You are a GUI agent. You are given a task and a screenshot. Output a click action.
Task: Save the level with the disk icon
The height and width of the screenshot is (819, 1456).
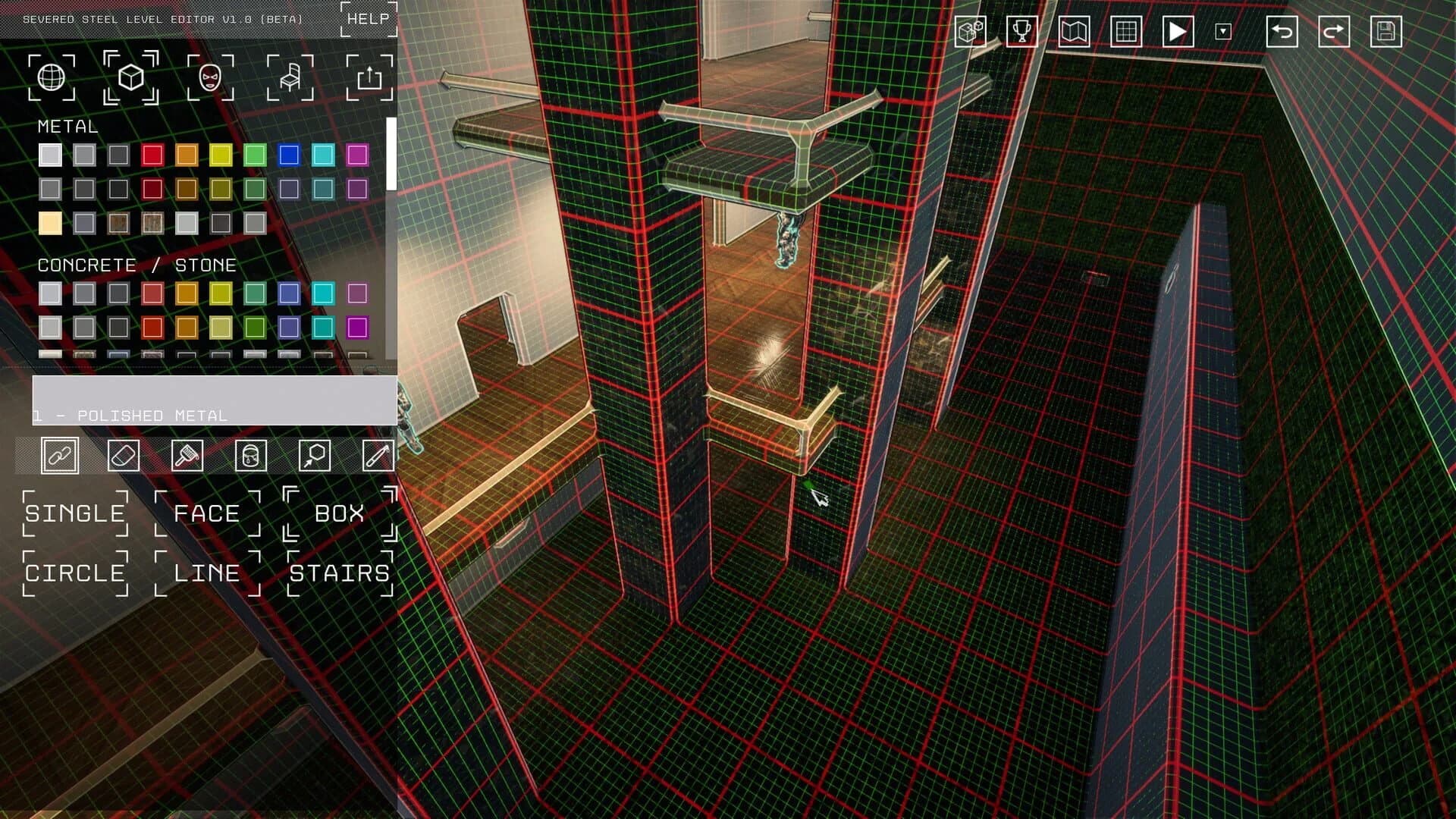(x=1385, y=31)
